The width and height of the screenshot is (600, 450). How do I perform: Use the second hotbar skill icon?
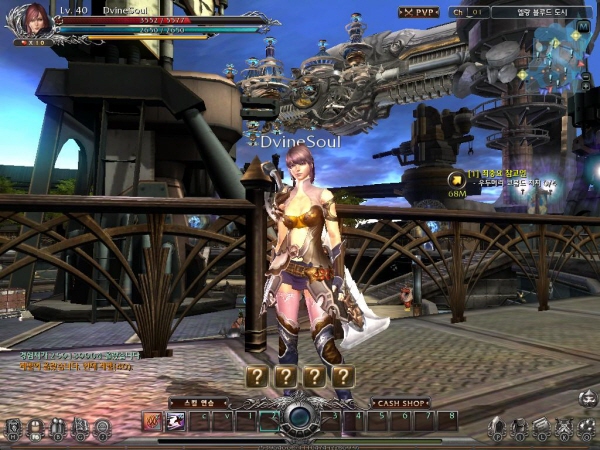click(x=176, y=421)
